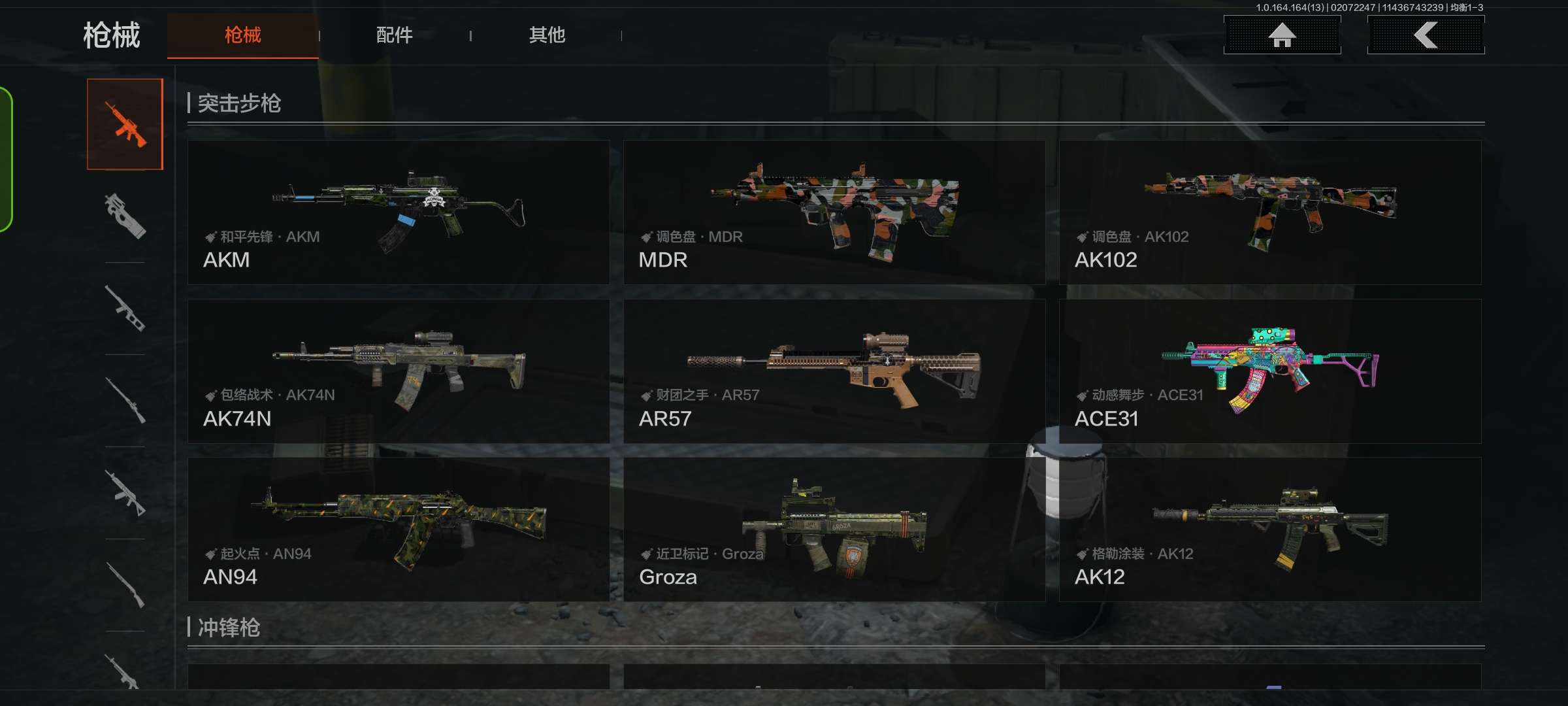This screenshot has height=706, width=1568.
Task: Select the MDR camo rifle card
Action: [834, 212]
